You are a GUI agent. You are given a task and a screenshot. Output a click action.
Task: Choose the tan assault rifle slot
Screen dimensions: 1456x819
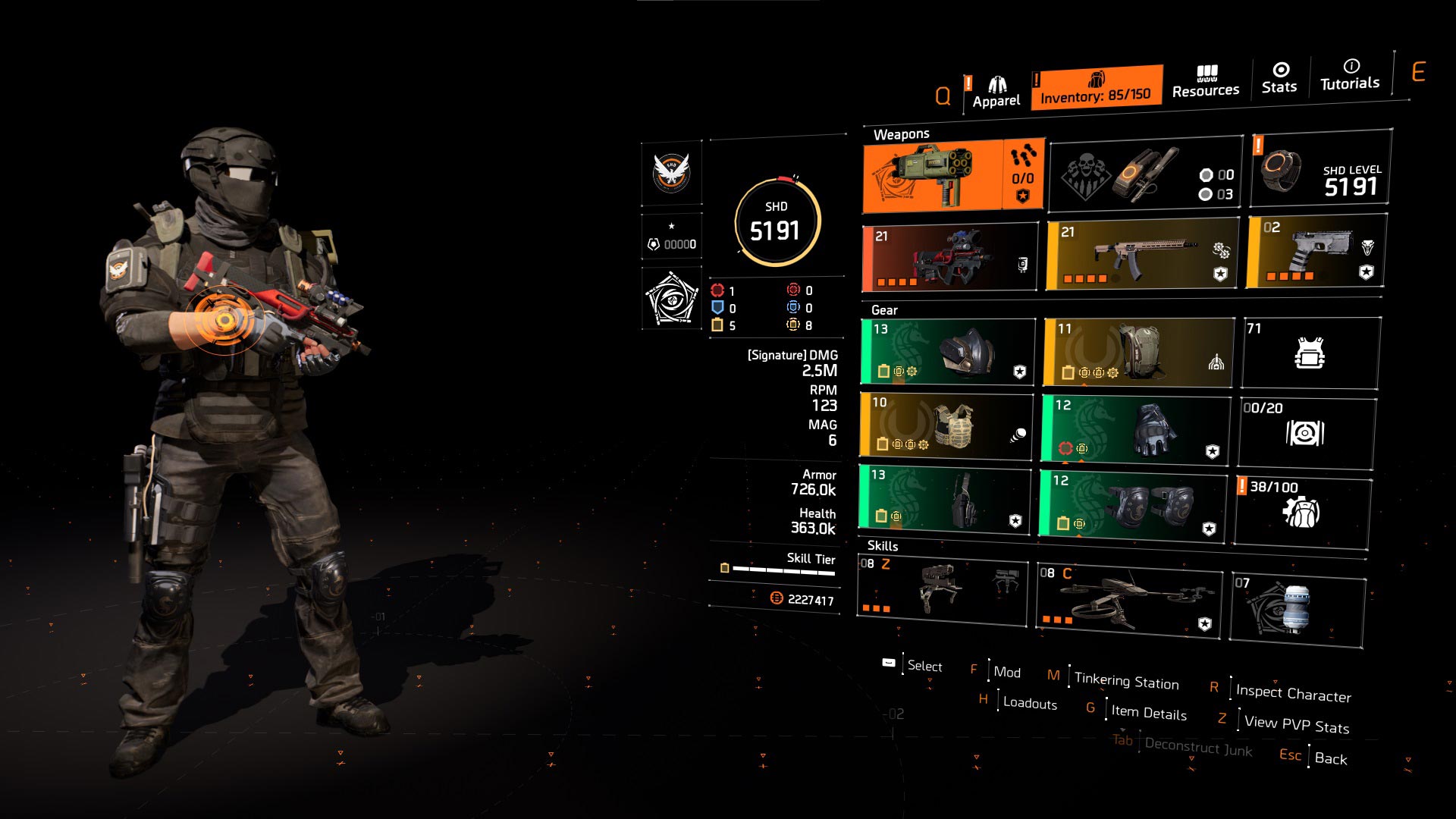pos(1142,255)
